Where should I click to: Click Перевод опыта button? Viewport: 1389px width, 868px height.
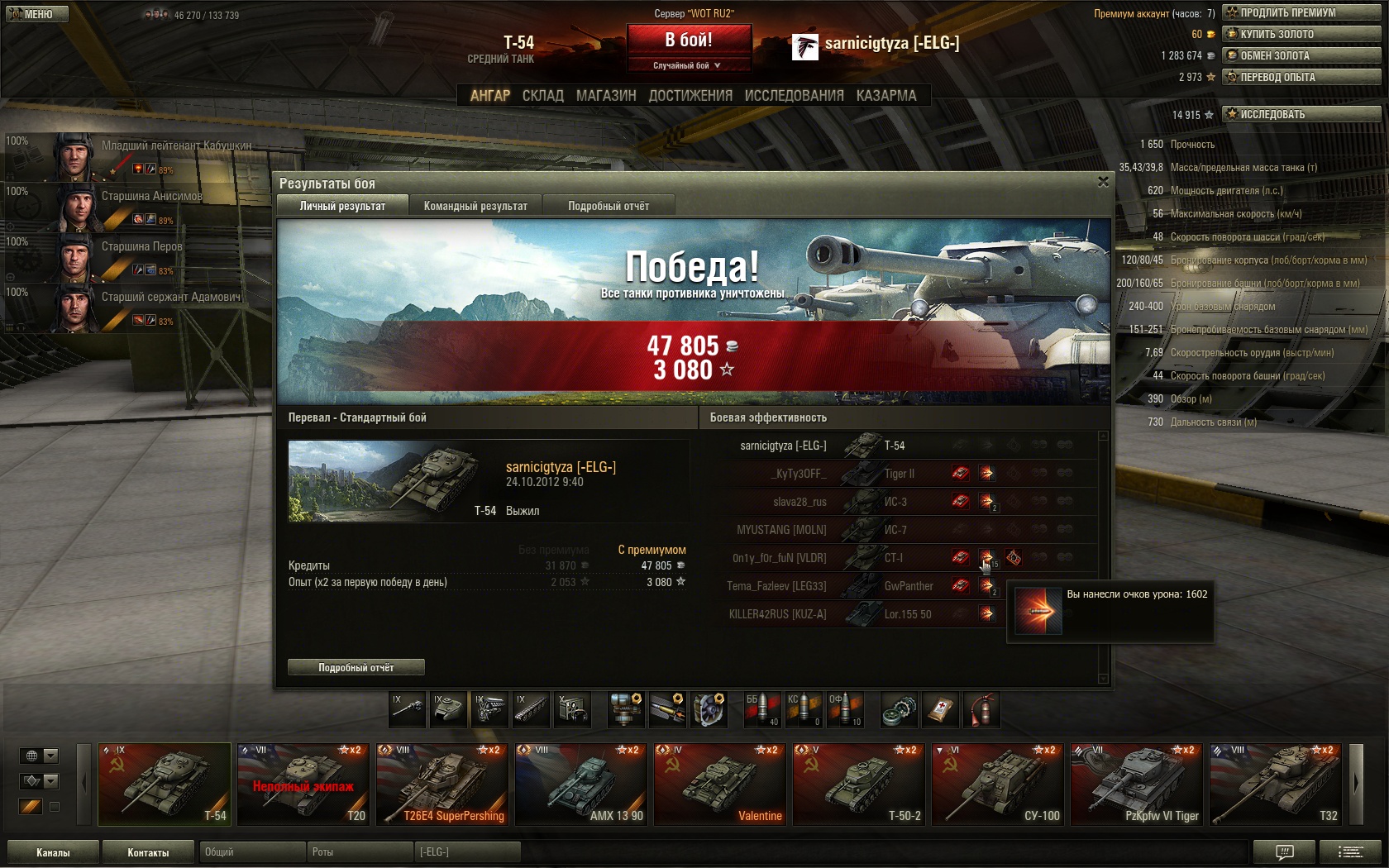click(1301, 77)
